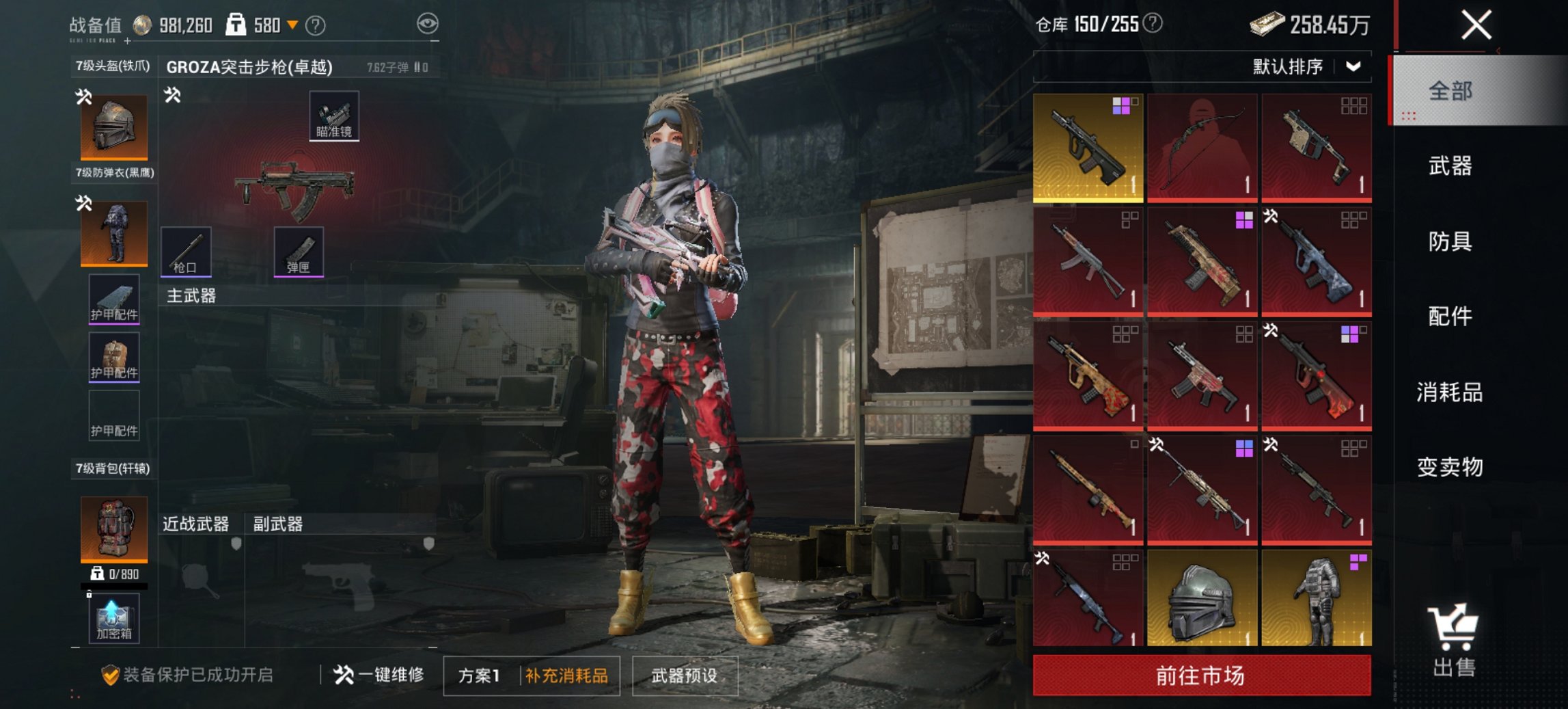Open the 配件 attachments category

pos(1450,317)
